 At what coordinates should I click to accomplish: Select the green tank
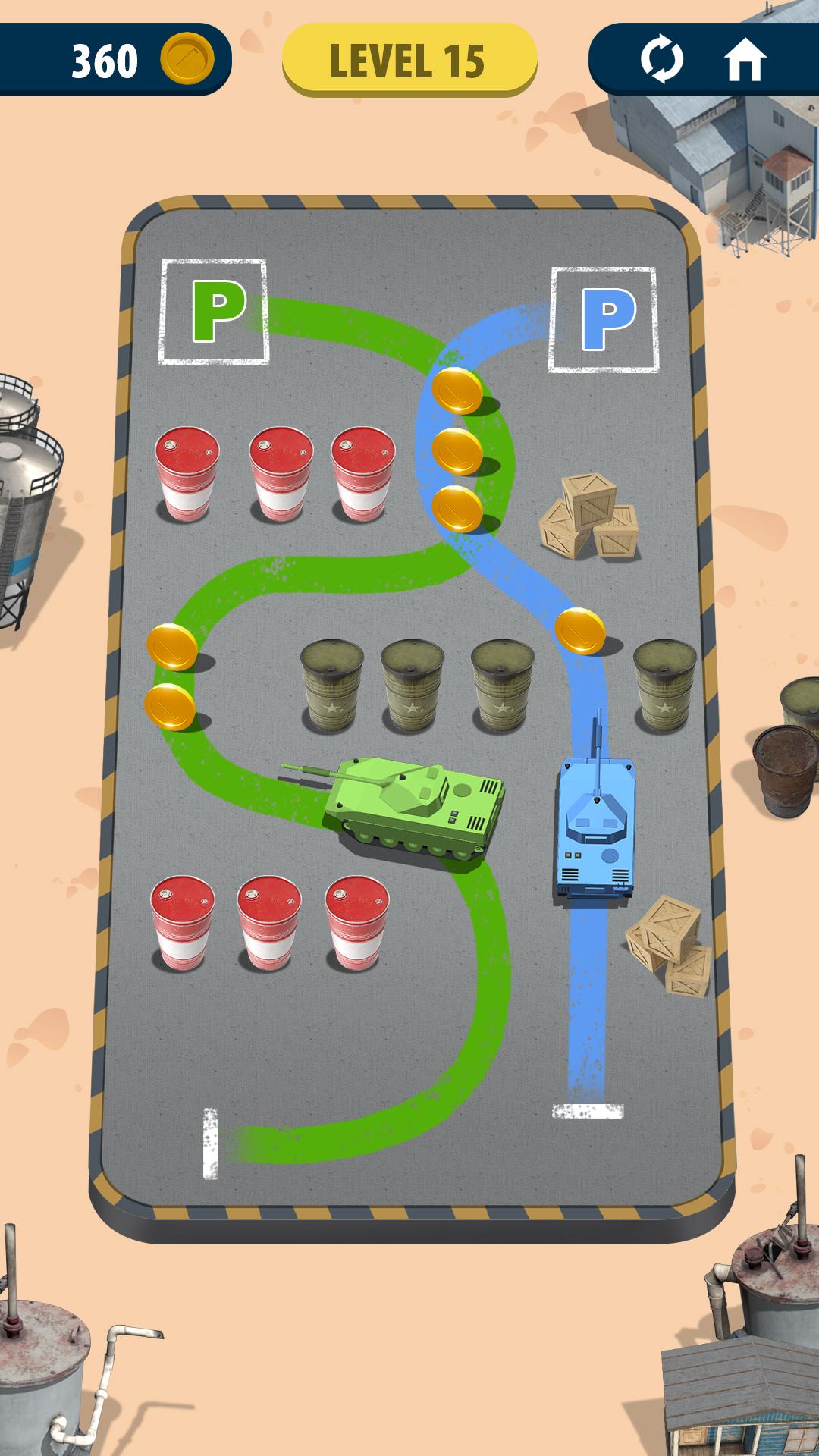[413, 808]
